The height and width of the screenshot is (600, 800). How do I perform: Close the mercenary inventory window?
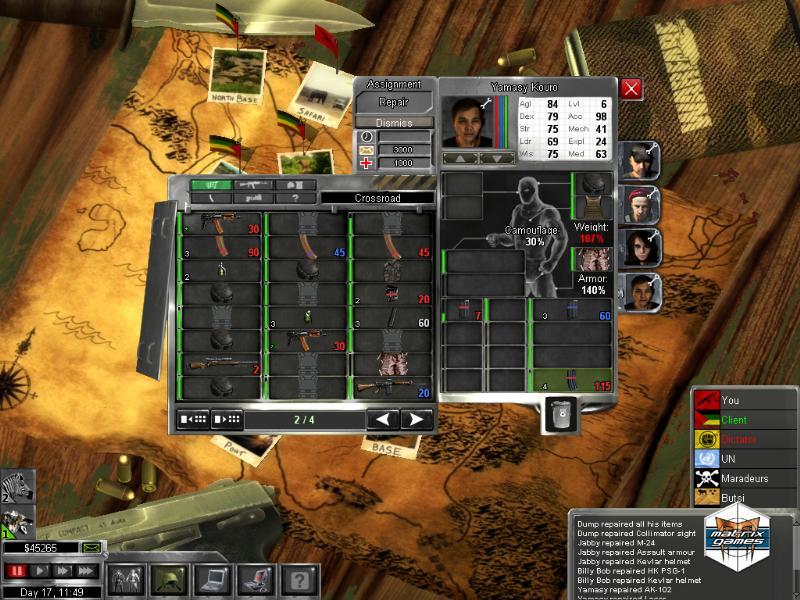click(x=631, y=89)
